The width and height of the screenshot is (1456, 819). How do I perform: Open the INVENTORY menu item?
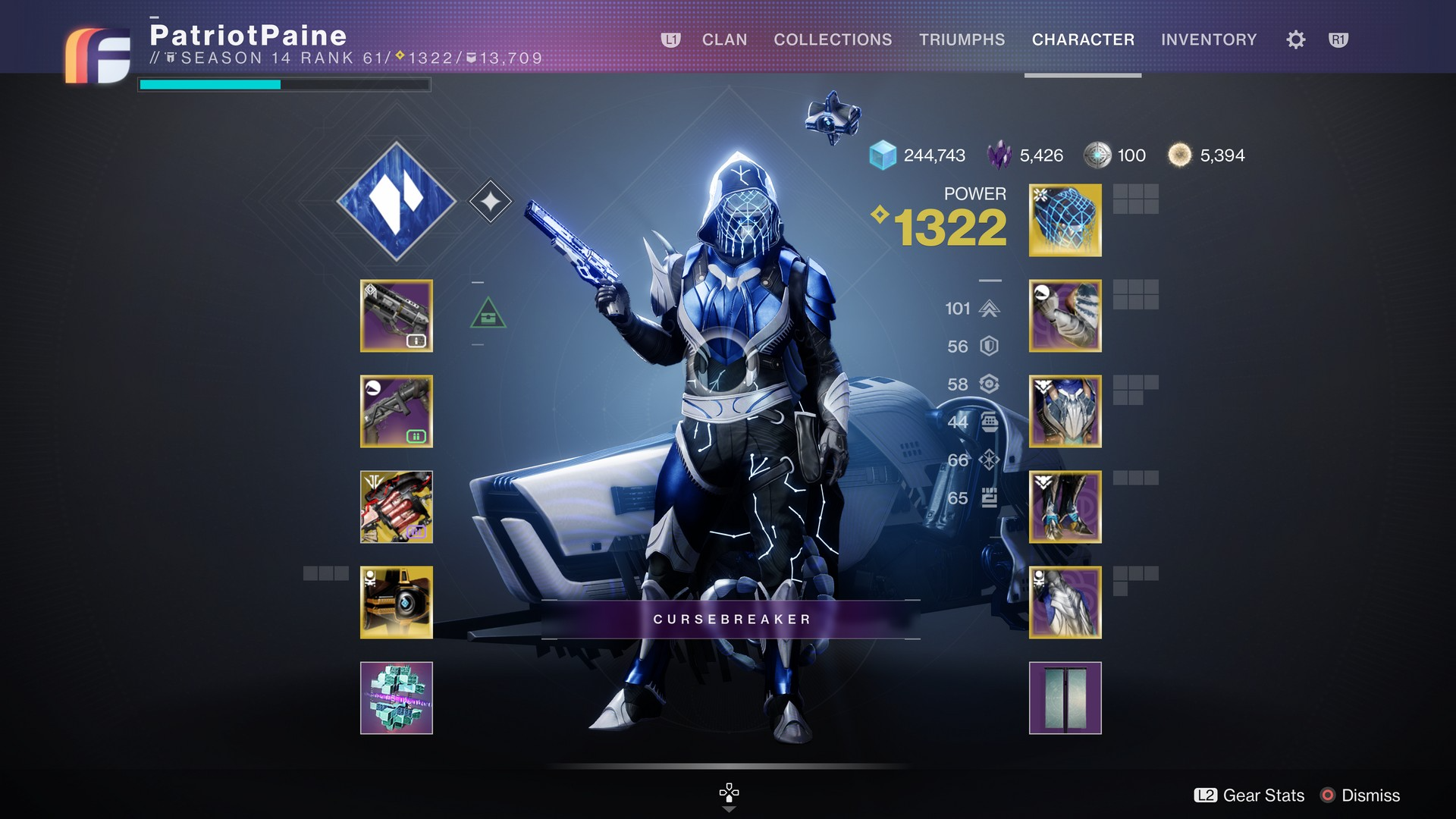click(1209, 39)
